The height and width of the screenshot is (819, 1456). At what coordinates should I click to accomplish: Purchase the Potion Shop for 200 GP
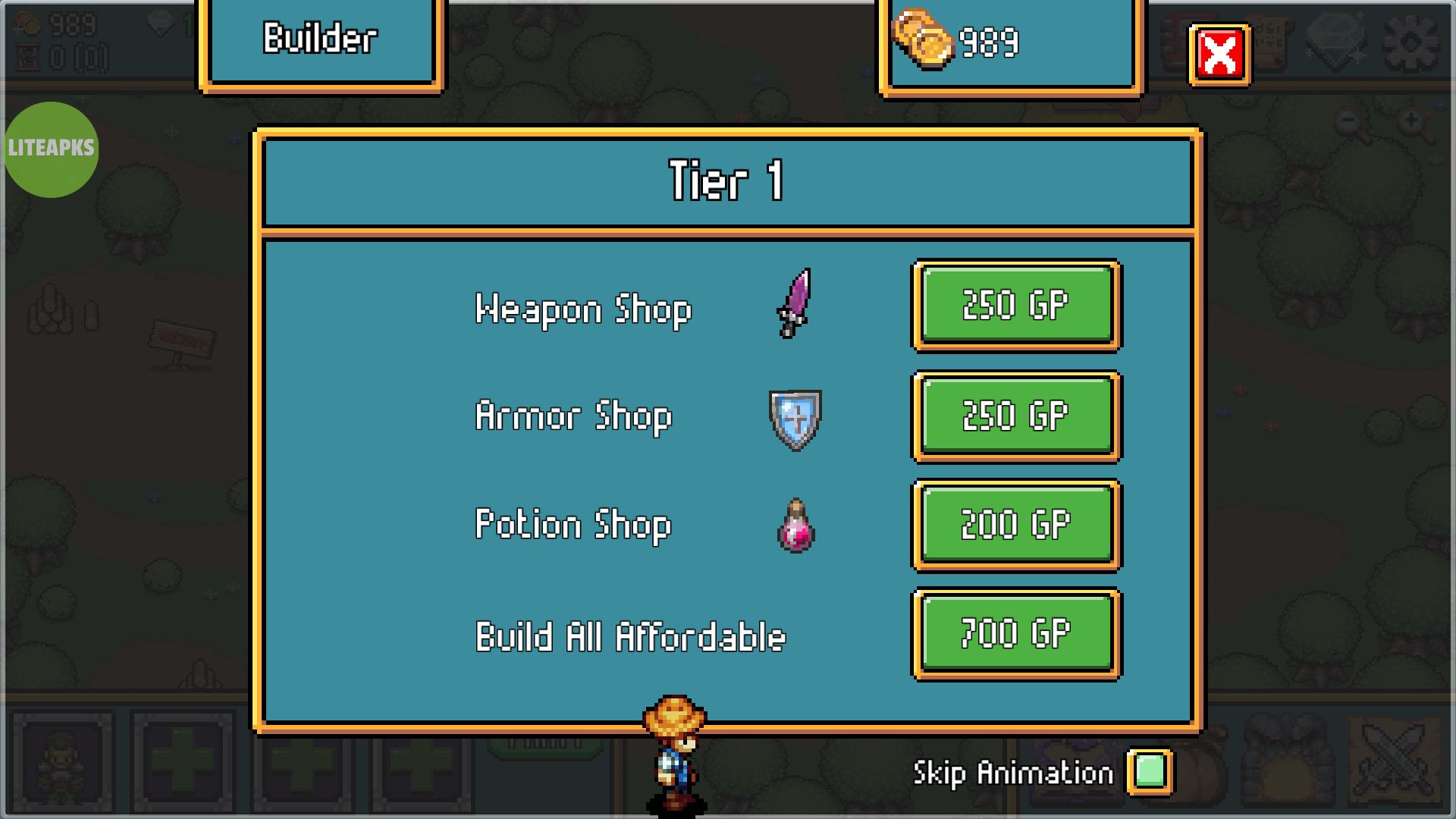[x=1015, y=525]
